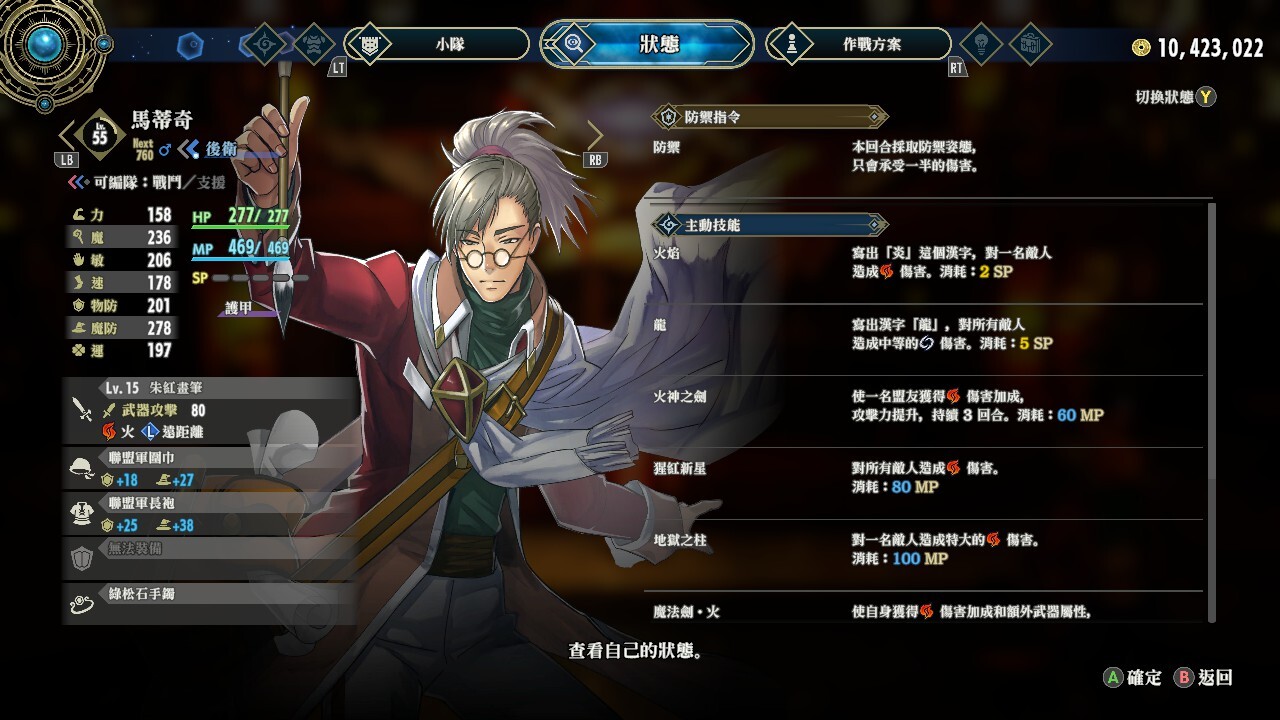The image size is (1280, 720).
Task: Show the next character with right arrow
Action: 595,136
